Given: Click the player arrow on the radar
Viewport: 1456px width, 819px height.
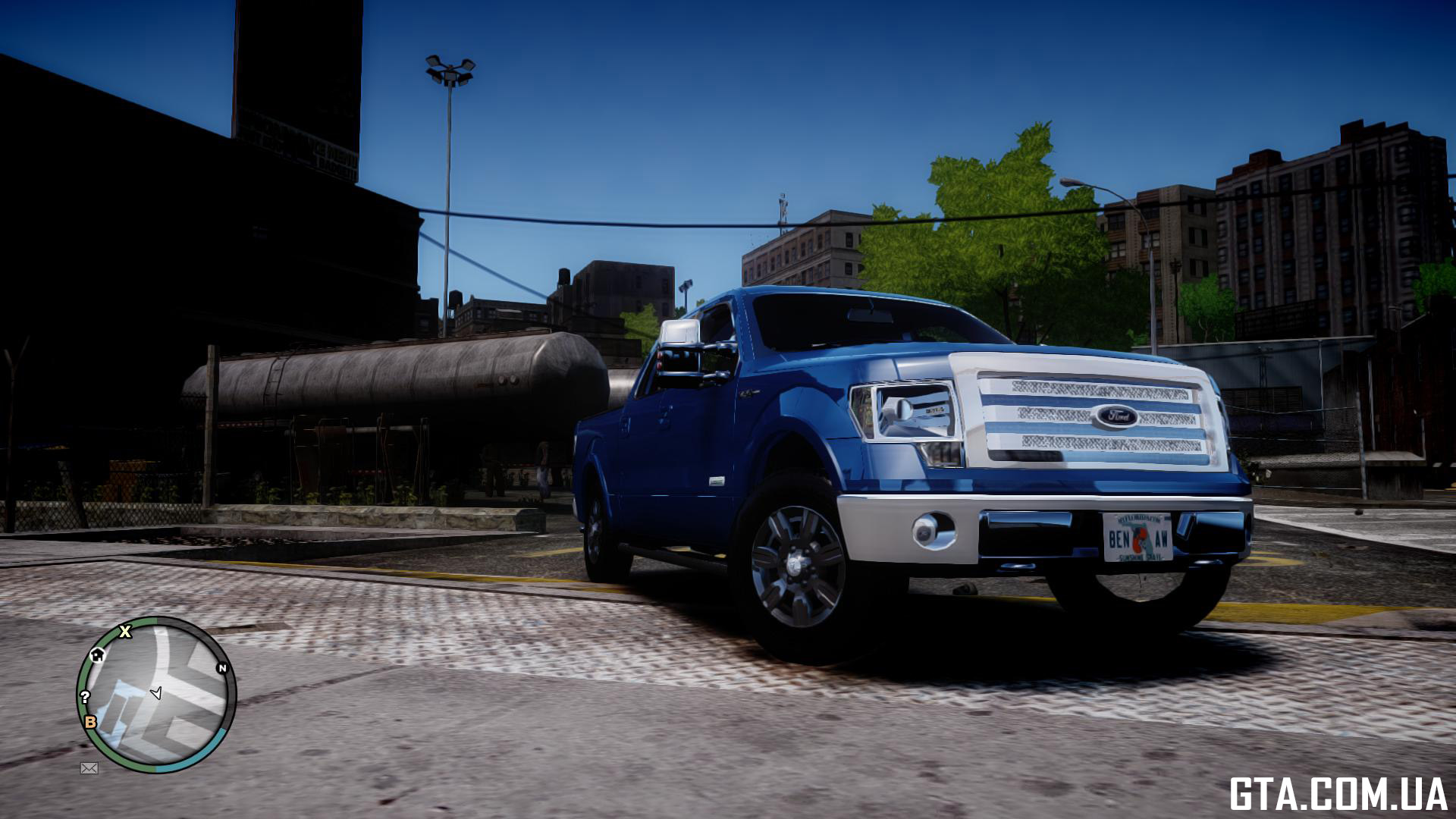Looking at the screenshot, I should point(157,692).
